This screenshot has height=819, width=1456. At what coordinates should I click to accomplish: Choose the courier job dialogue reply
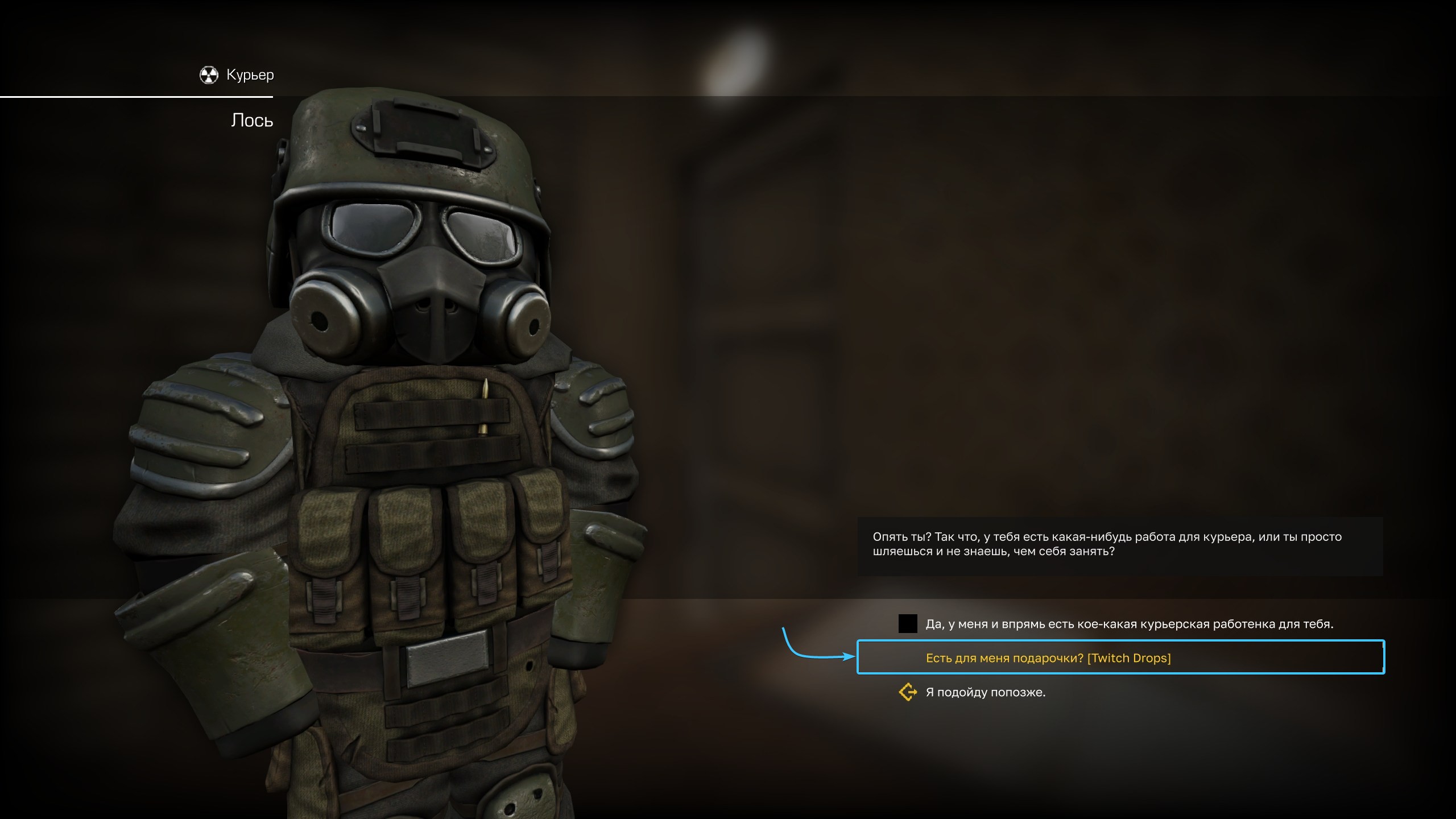click(x=1128, y=624)
